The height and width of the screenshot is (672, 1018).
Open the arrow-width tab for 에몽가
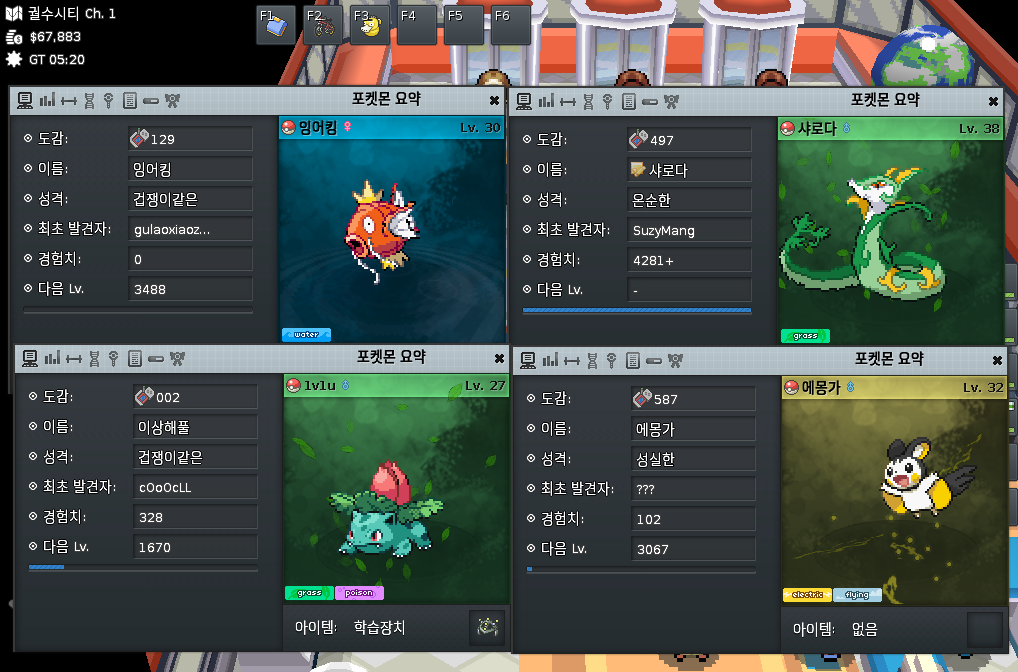coord(568,361)
